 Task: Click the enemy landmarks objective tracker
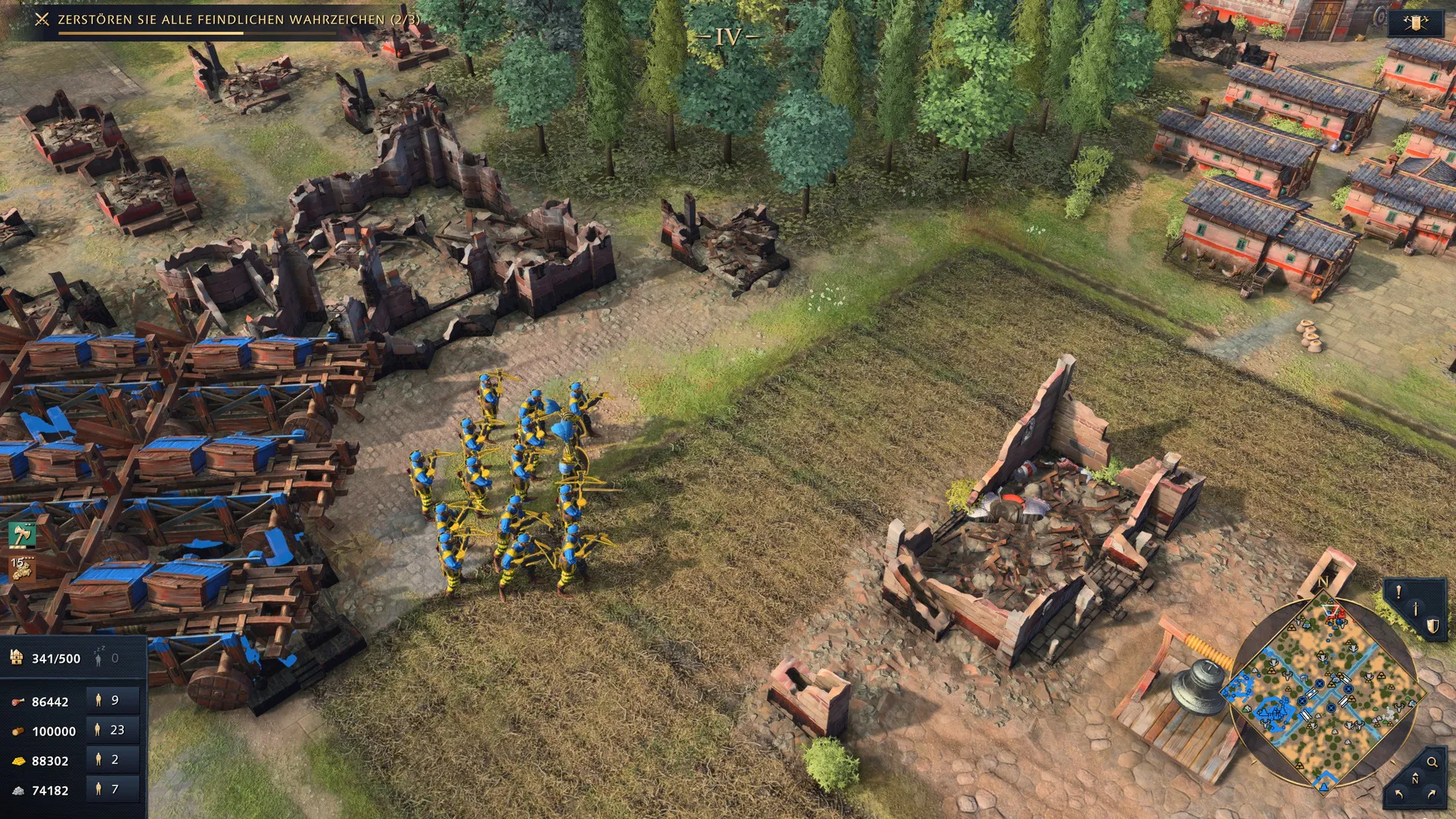227,20
